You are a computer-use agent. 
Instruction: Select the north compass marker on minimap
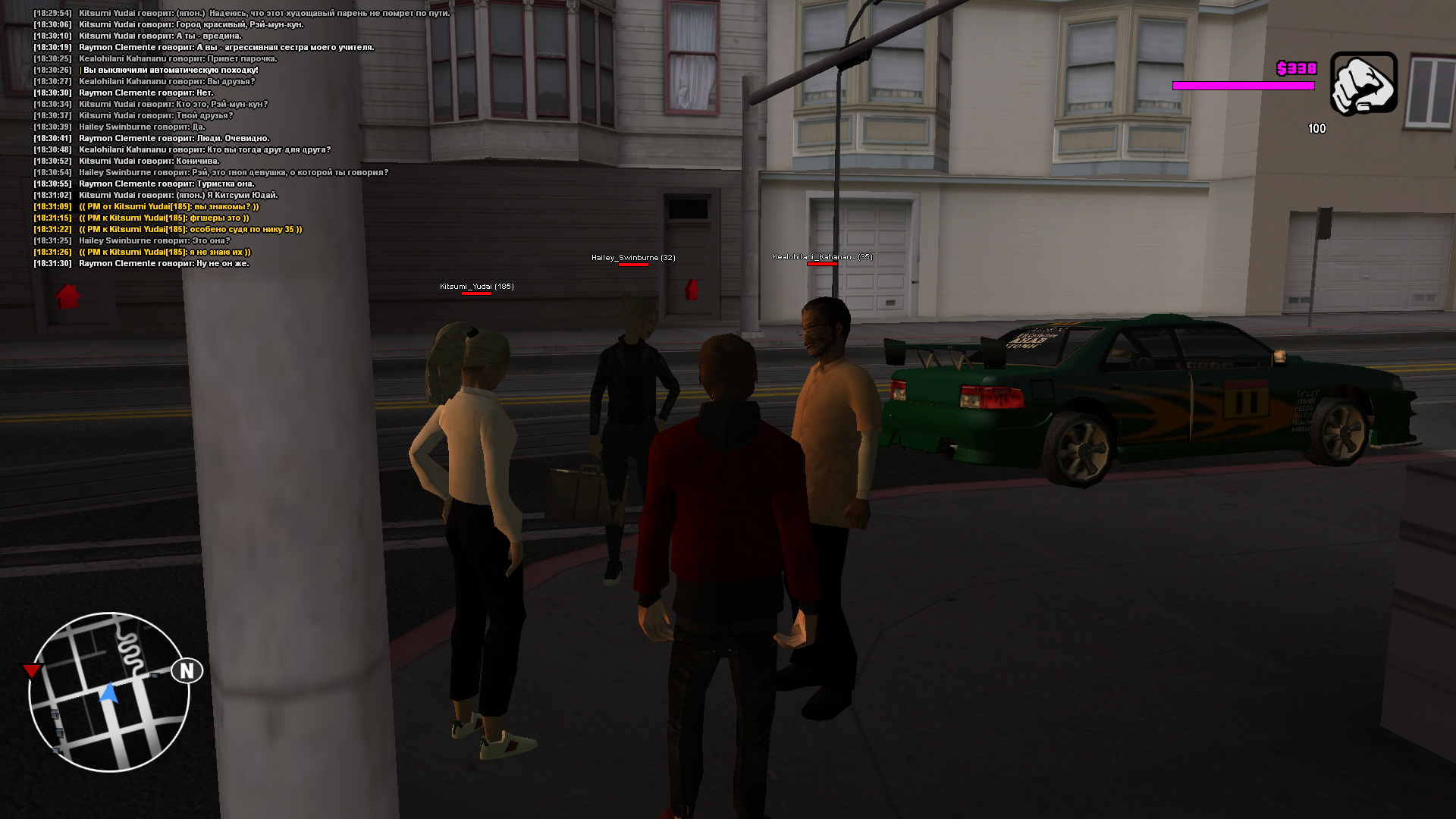point(187,671)
